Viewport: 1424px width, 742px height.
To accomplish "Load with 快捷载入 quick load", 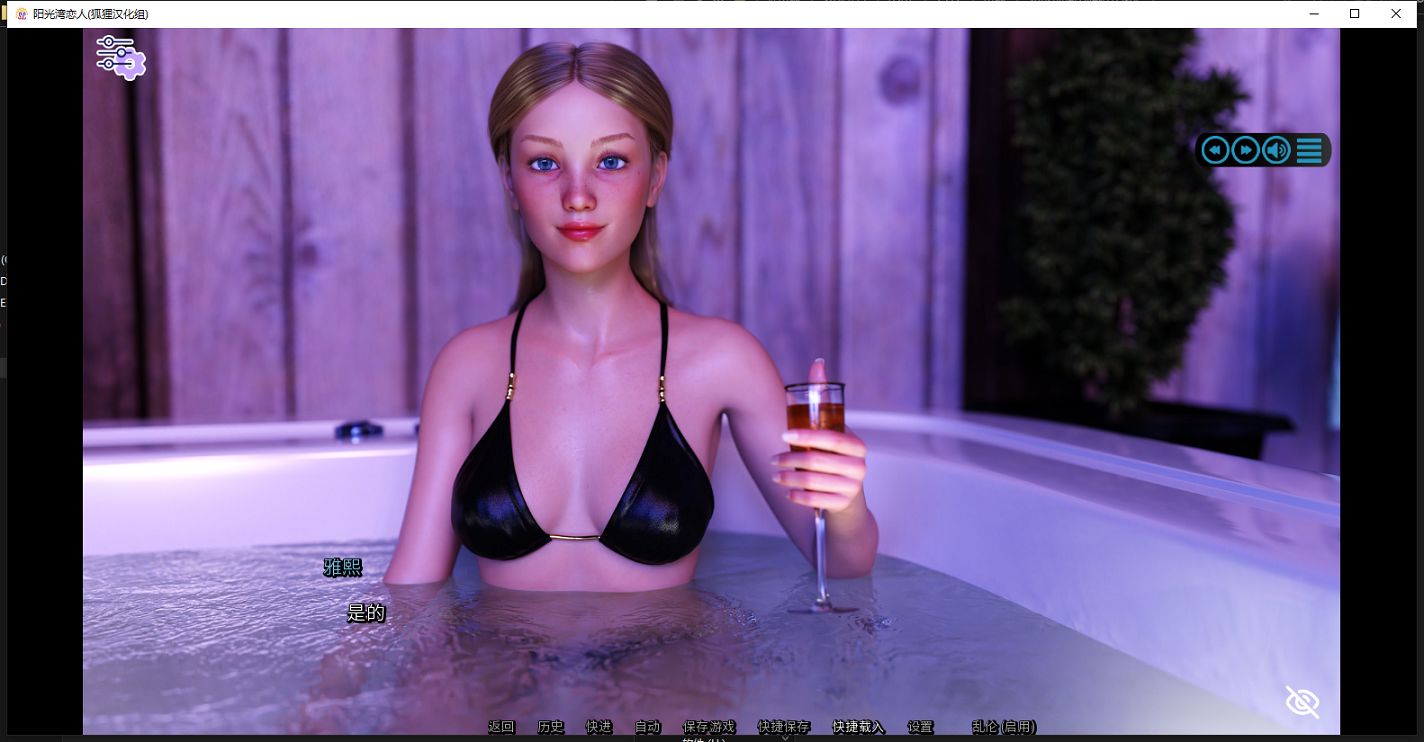I will [x=858, y=727].
